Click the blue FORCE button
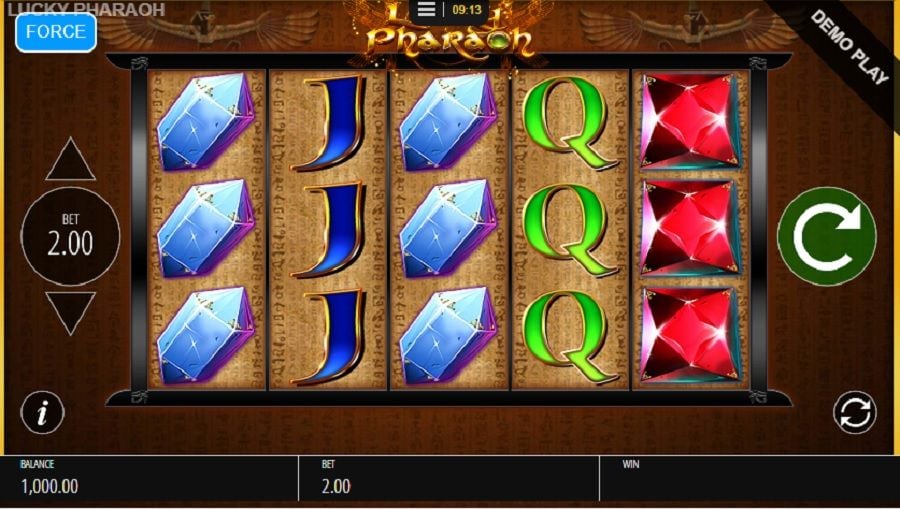Viewport: 900px width, 509px height. 56,32
